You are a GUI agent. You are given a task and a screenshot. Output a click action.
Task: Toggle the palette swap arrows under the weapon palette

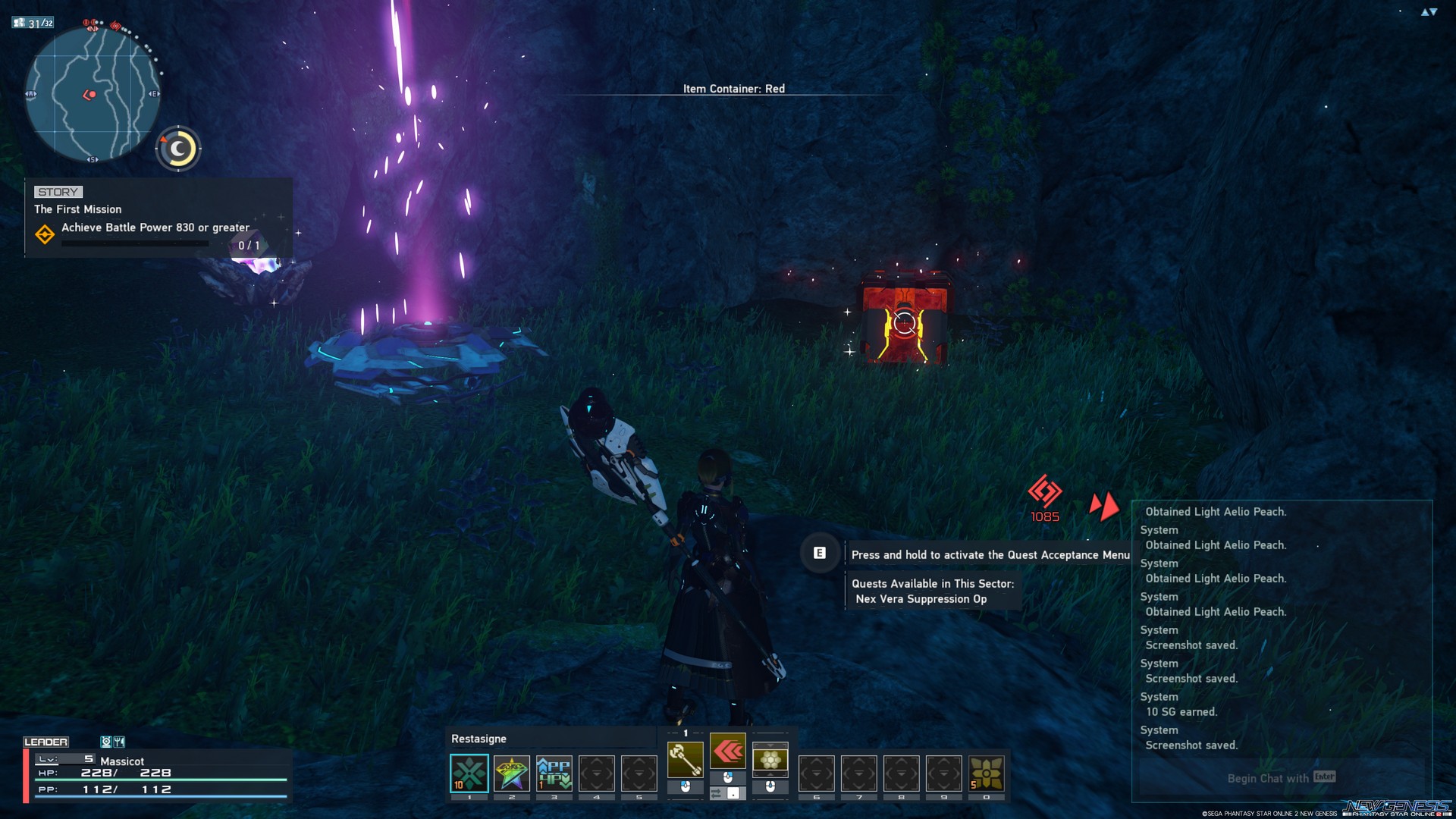pos(715,792)
